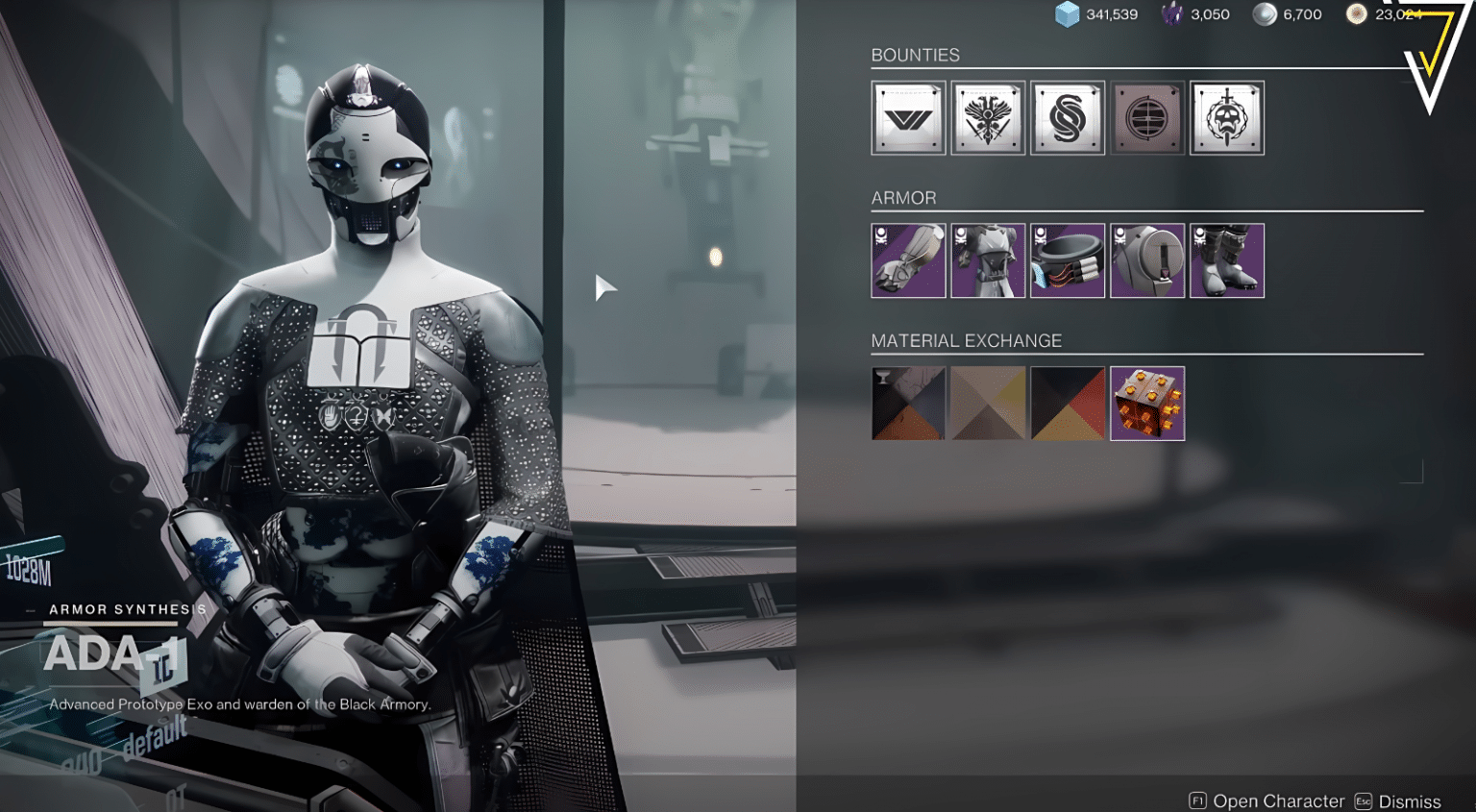Select the dimmed fourth bounty slot
This screenshot has height=812, width=1476.
coord(1147,117)
